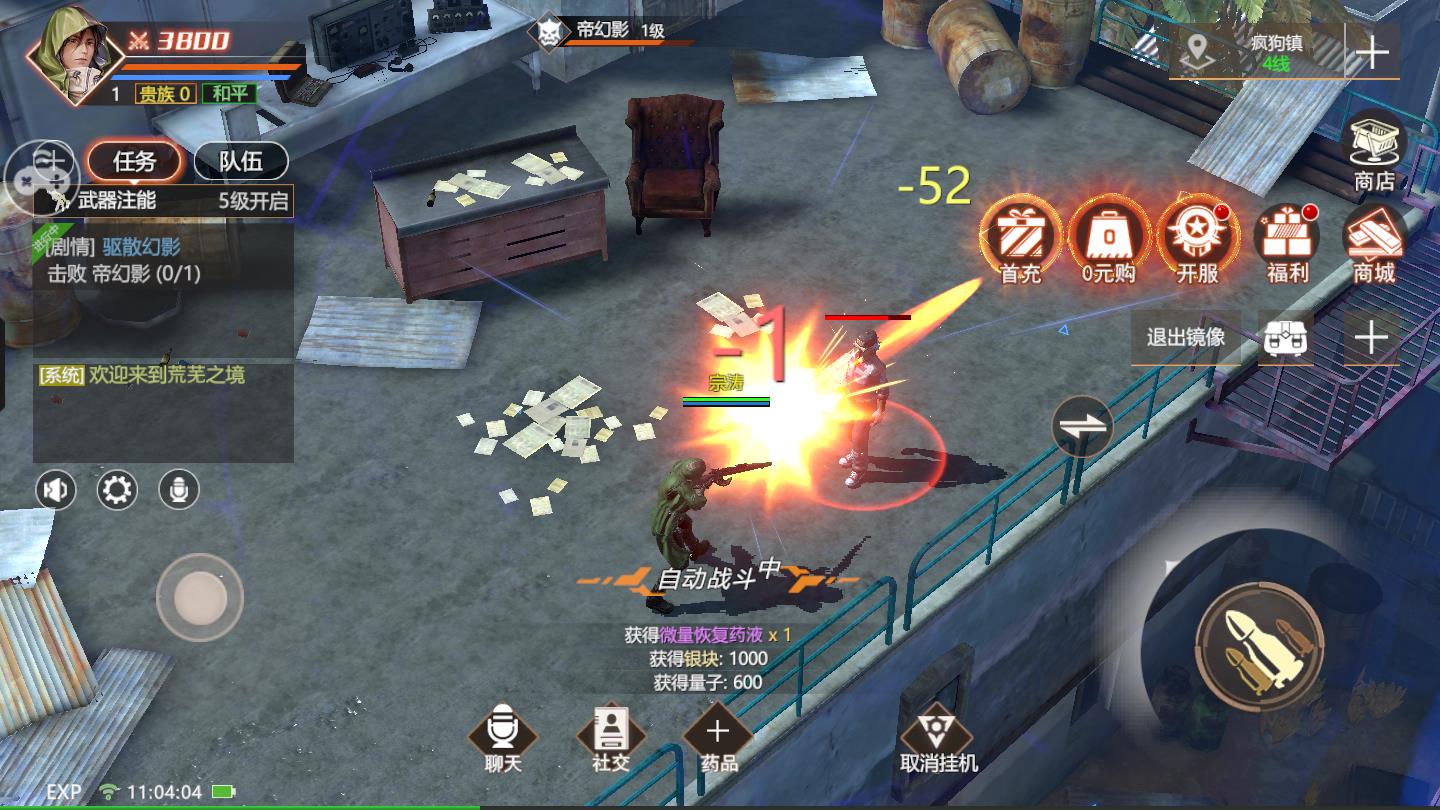Cancel auto-battle with 取消挂机
This screenshot has height=810, width=1440.
(x=938, y=738)
